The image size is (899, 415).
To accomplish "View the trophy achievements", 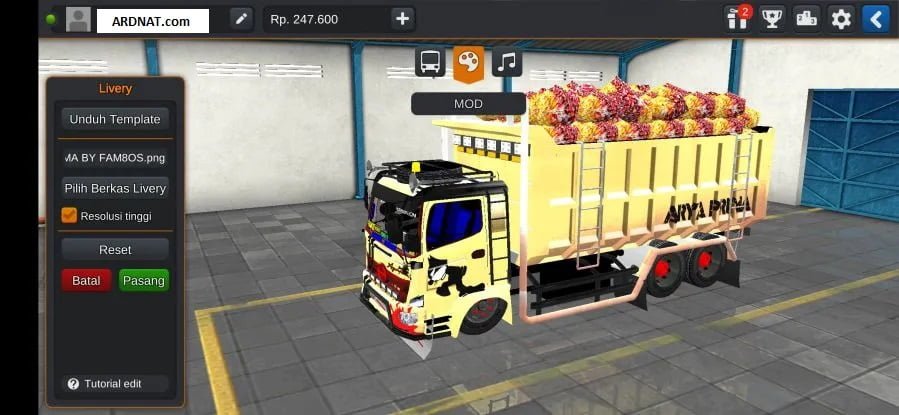I will [x=771, y=18].
